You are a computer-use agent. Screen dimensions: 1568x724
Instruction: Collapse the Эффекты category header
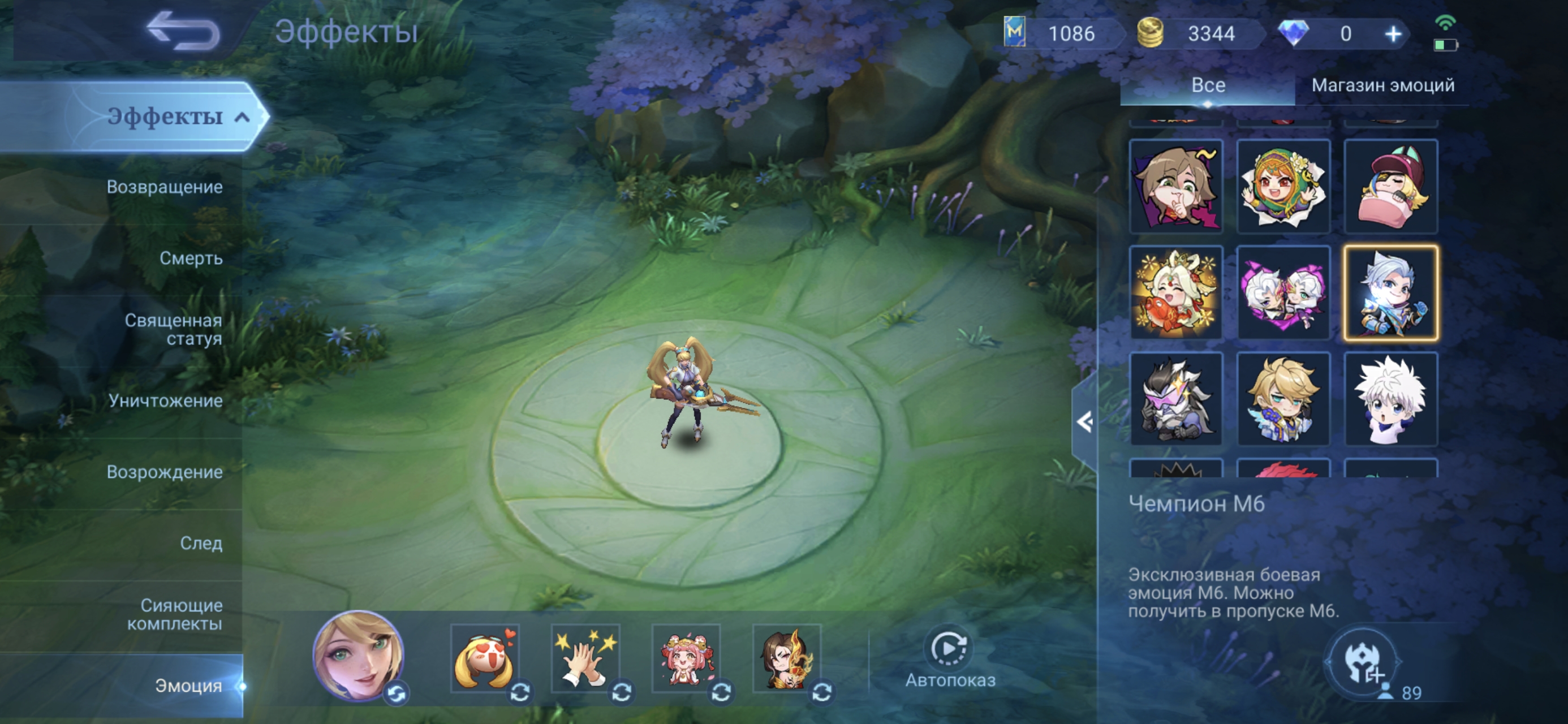[242, 117]
